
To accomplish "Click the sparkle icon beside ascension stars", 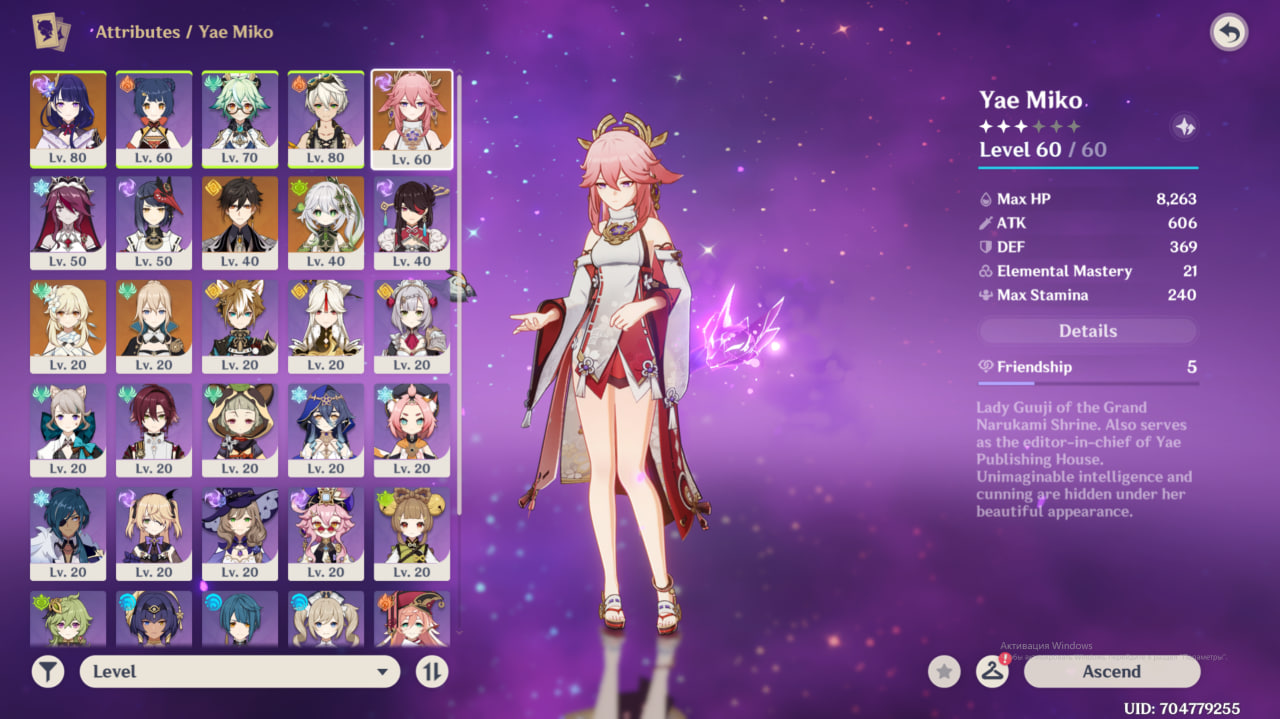I will coord(1185,127).
